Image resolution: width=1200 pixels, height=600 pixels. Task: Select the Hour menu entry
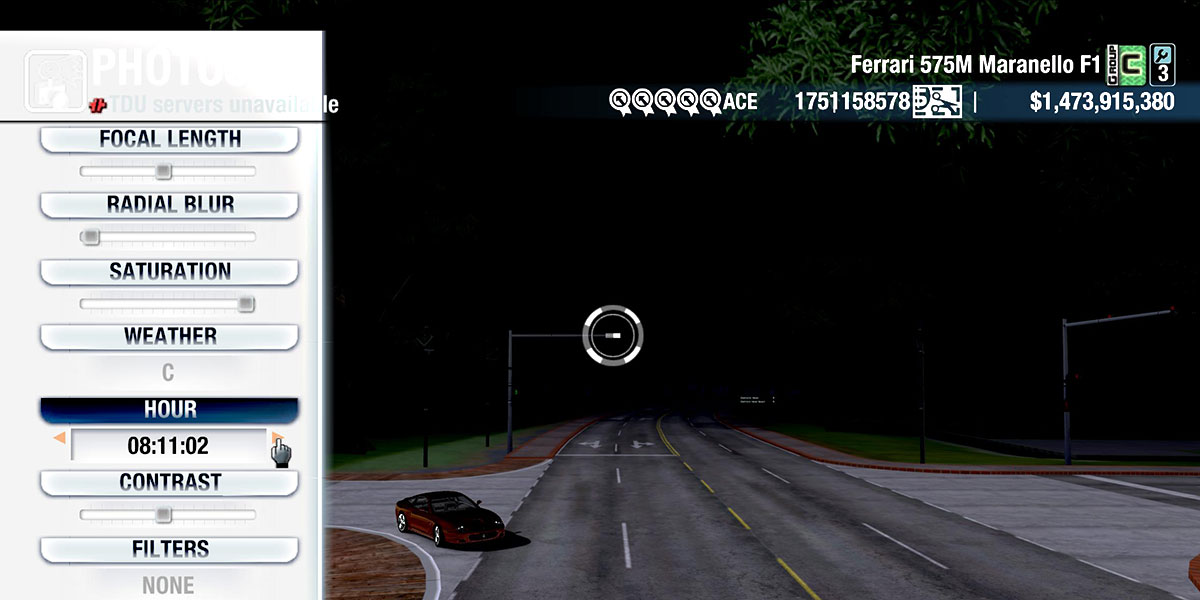[x=169, y=410]
